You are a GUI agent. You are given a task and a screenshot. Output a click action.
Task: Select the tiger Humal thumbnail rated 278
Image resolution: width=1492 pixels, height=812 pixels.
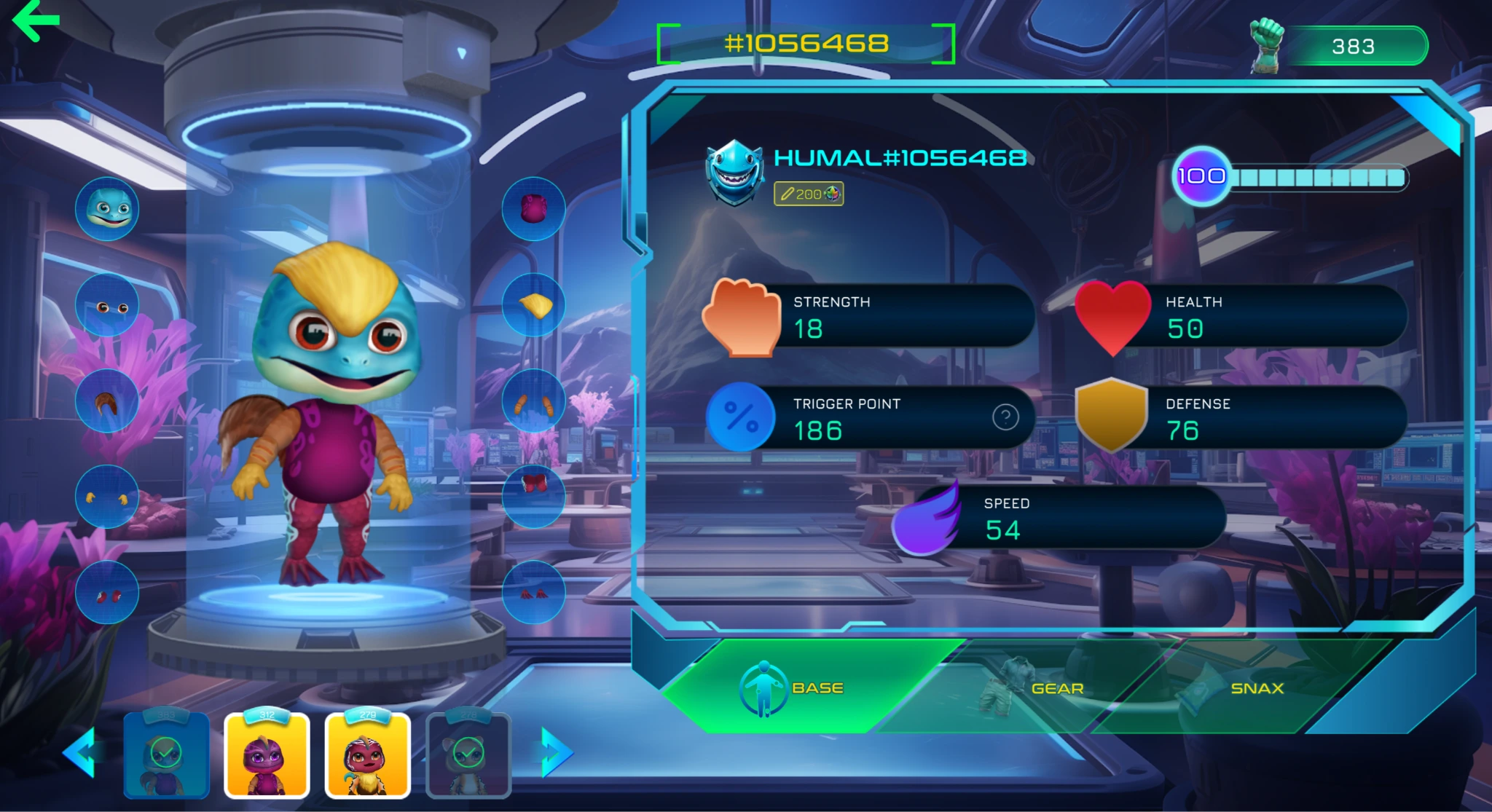pos(468,756)
